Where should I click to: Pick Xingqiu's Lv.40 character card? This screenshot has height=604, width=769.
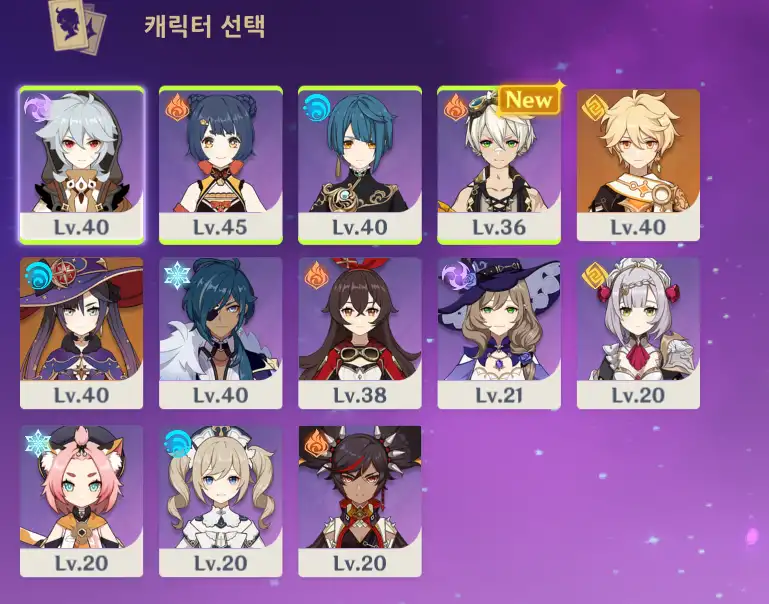click(360, 165)
